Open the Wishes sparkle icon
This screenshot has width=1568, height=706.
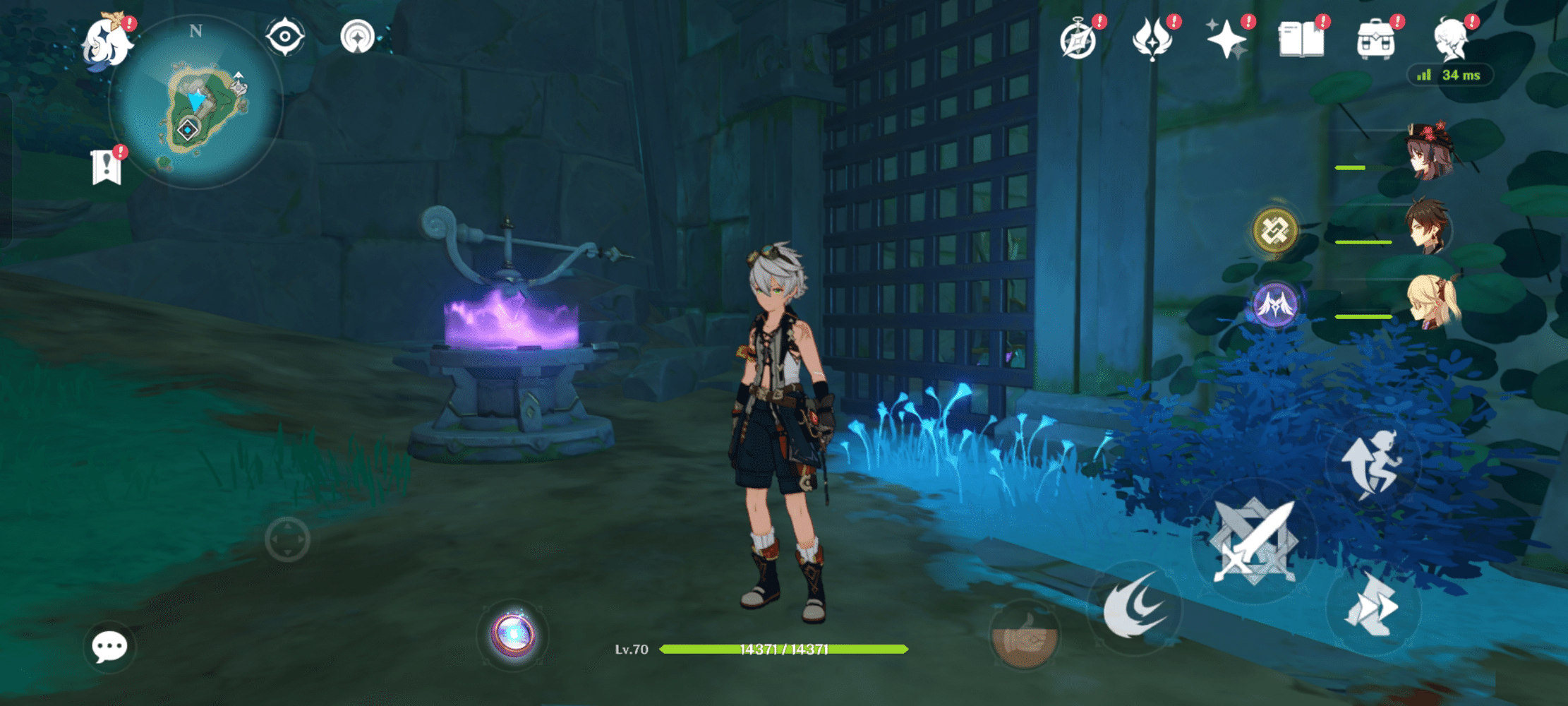(x=1228, y=40)
